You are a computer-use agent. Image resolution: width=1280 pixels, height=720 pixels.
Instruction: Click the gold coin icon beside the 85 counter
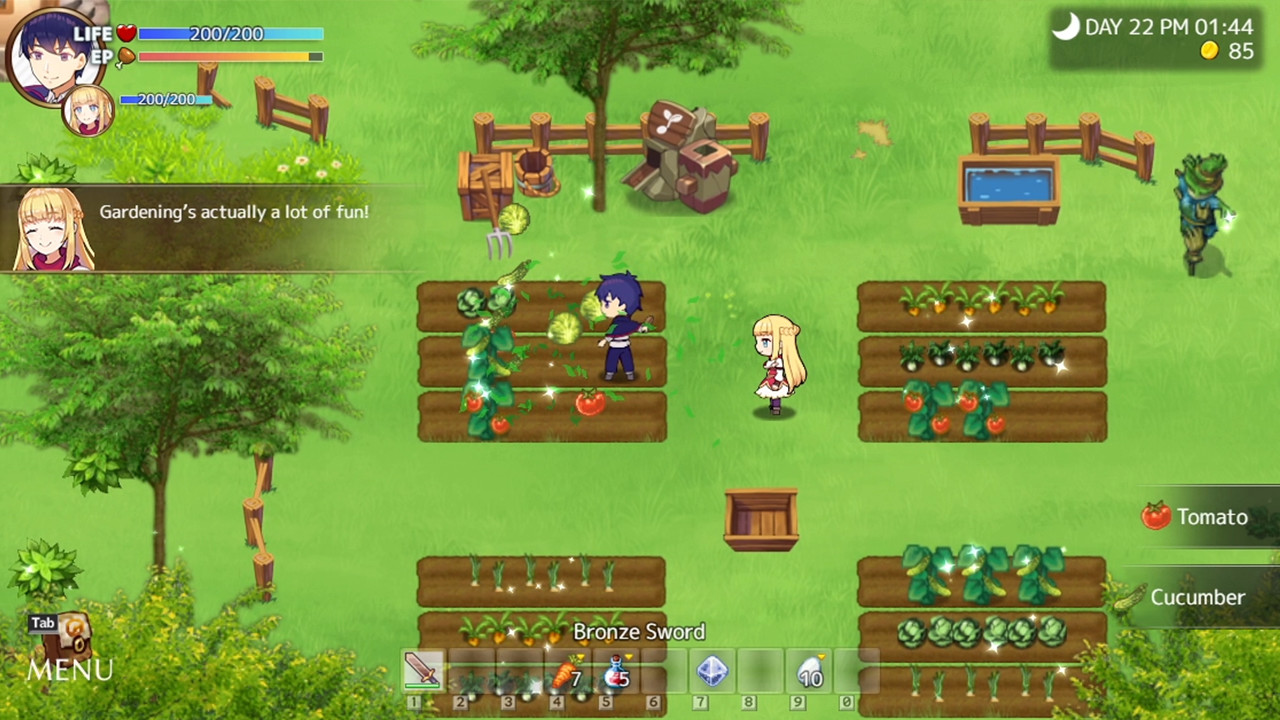click(x=1207, y=50)
